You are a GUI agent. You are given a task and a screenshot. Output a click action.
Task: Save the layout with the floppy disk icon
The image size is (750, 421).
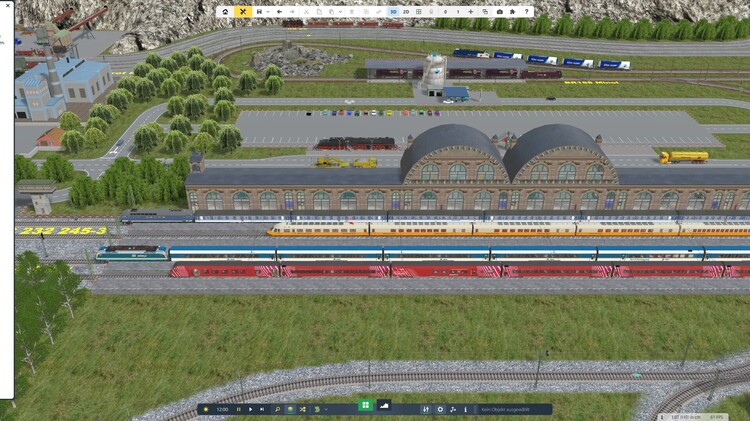259,12
